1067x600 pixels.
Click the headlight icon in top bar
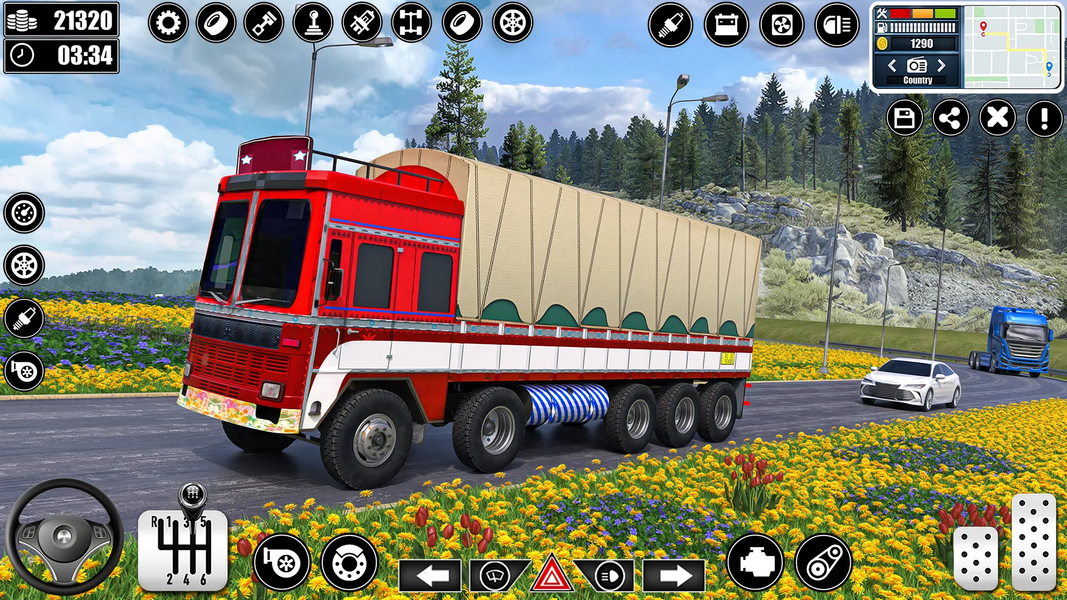pyautogui.click(x=837, y=24)
